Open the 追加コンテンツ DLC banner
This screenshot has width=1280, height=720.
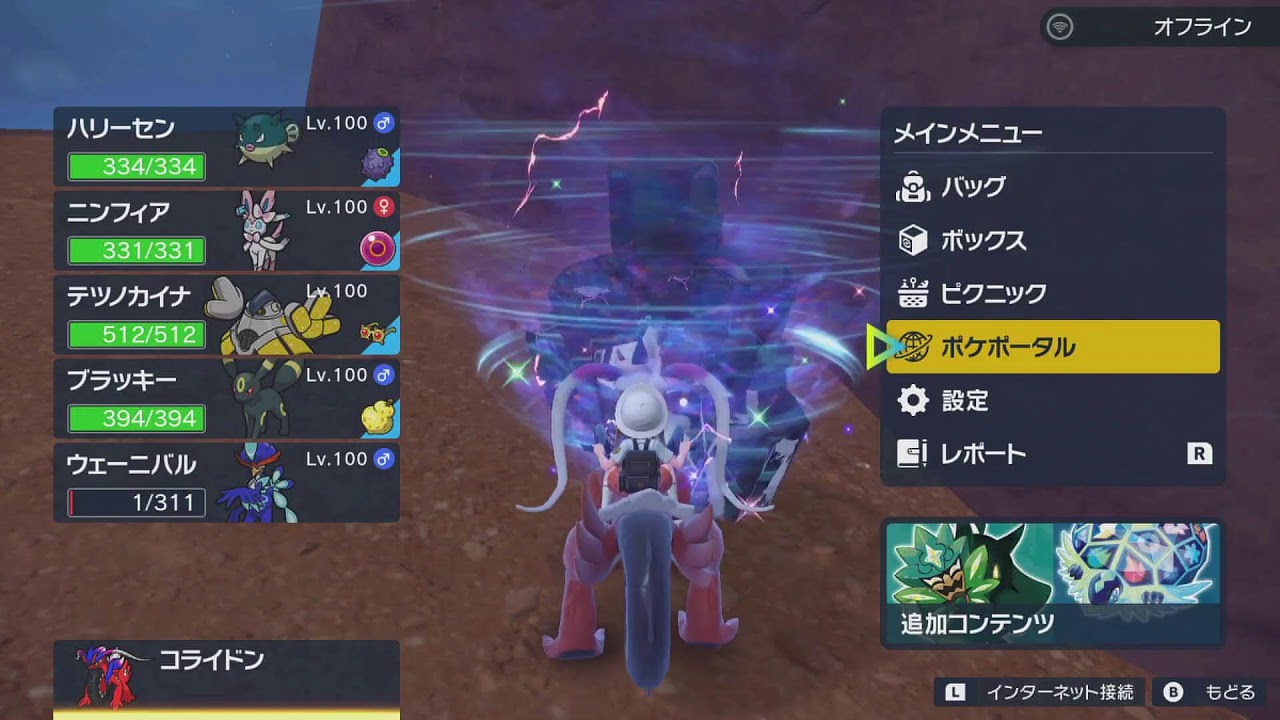(1052, 583)
